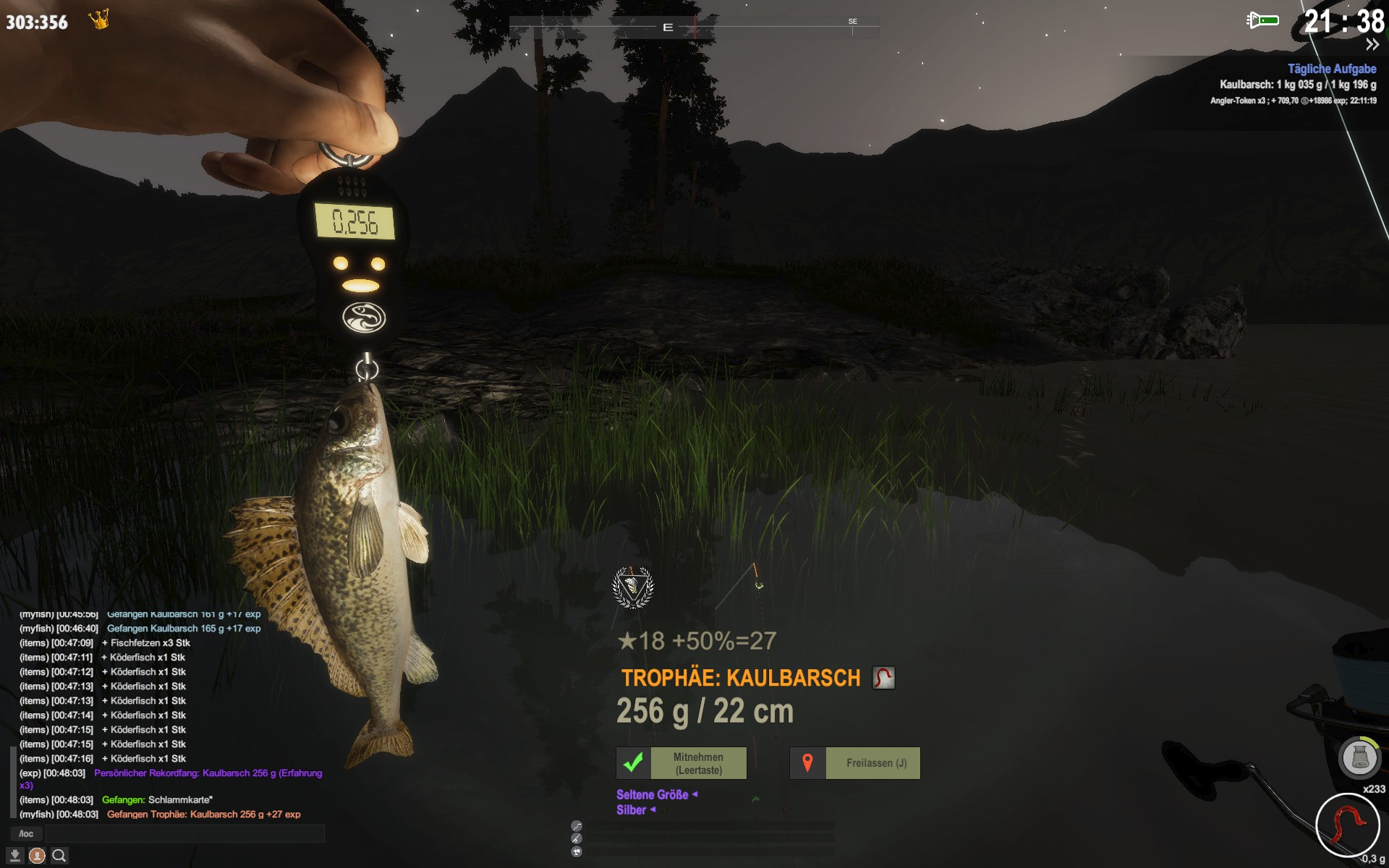
Task: Toggle the flashlight icon
Action: (1262, 20)
